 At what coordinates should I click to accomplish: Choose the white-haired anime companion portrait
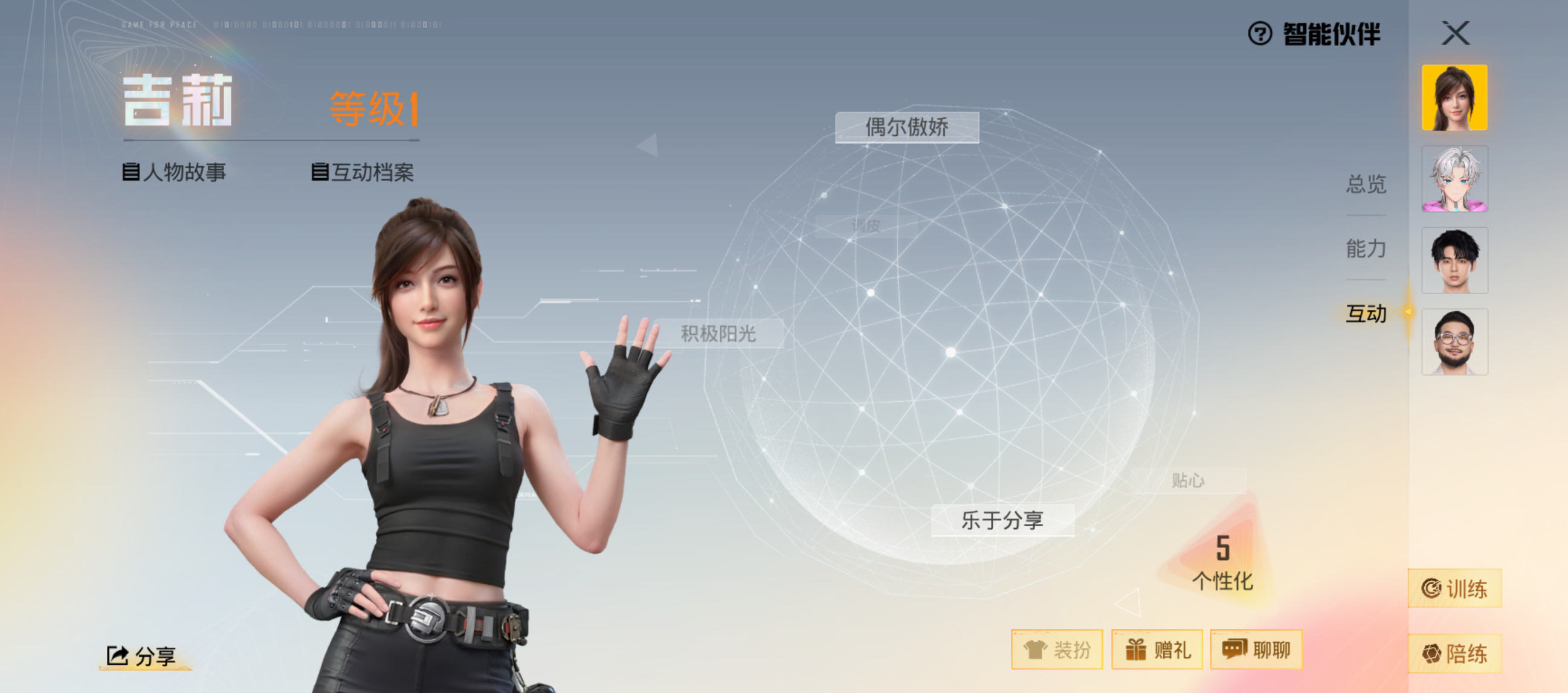[x=1454, y=179]
